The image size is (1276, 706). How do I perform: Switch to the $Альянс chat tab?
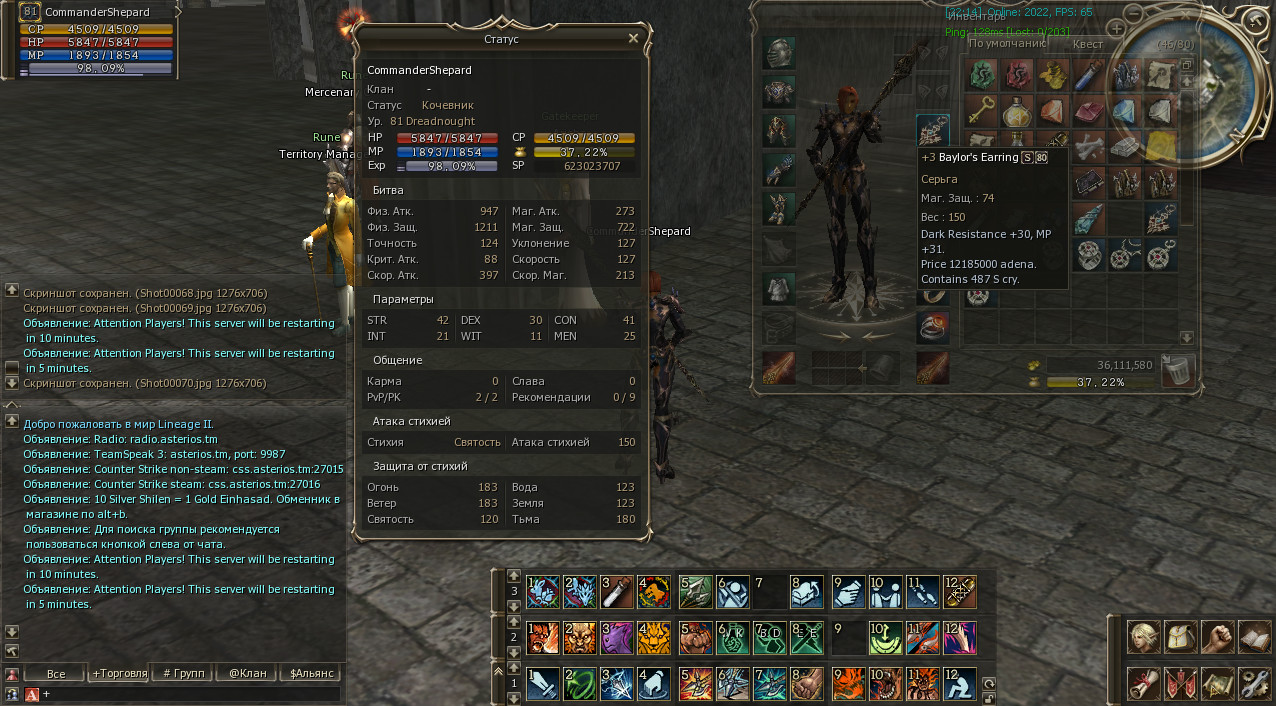coord(310,673)
